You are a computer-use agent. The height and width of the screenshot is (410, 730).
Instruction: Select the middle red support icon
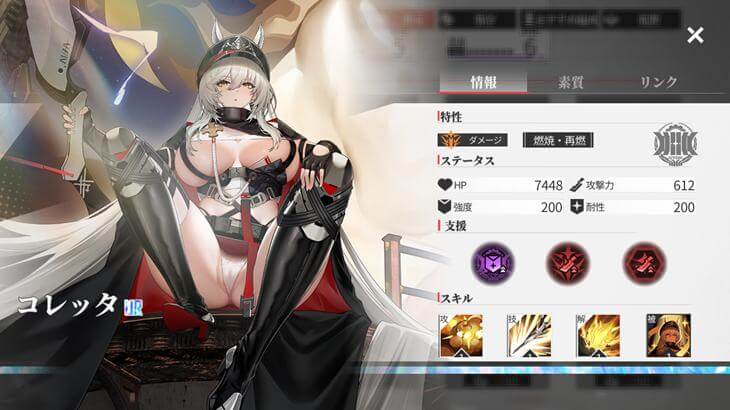click(x=566, y=261)
